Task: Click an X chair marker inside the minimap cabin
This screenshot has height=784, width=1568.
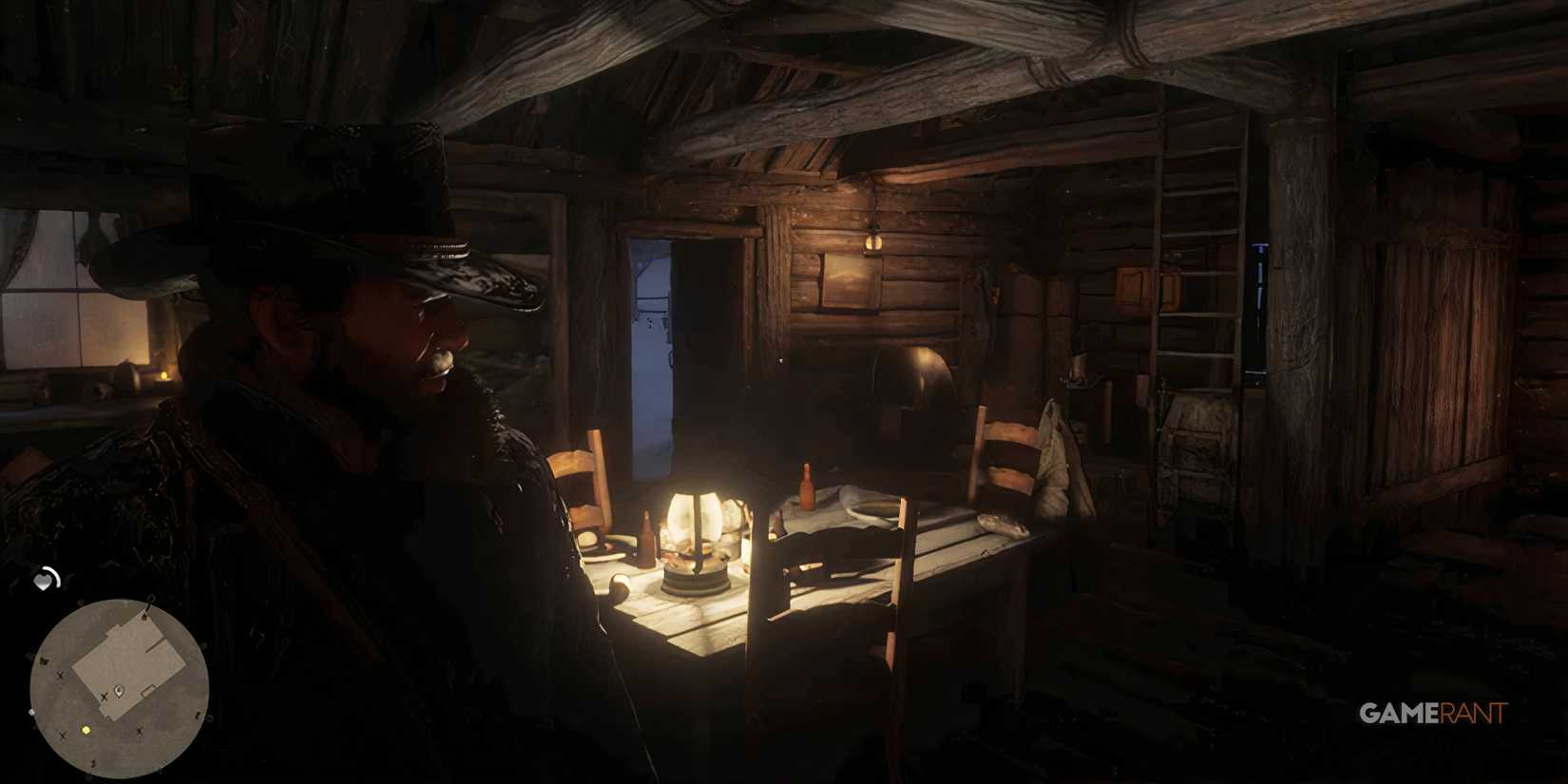Action: point(104,696)
